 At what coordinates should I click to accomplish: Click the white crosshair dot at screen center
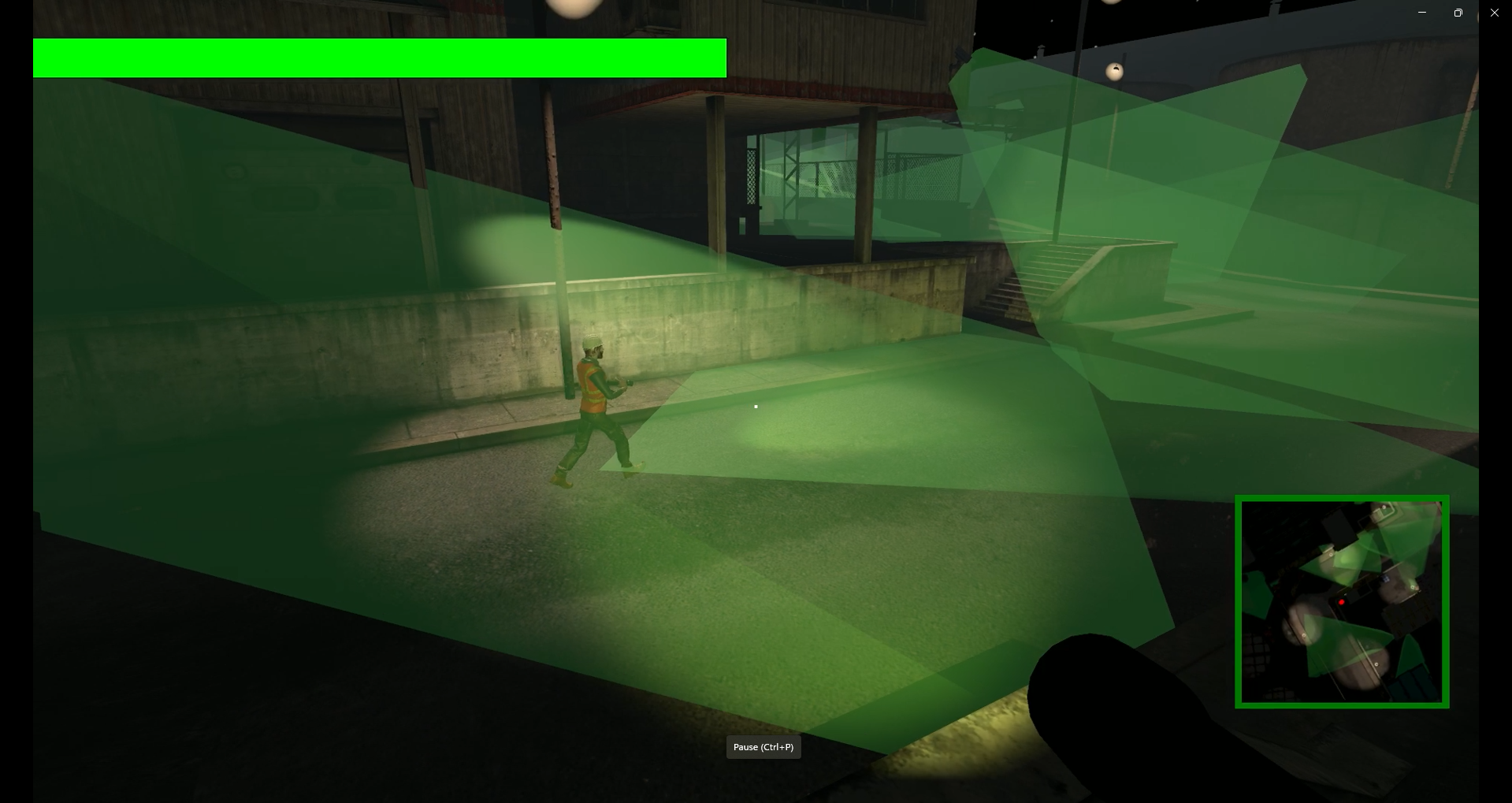(x=755, y=406)
